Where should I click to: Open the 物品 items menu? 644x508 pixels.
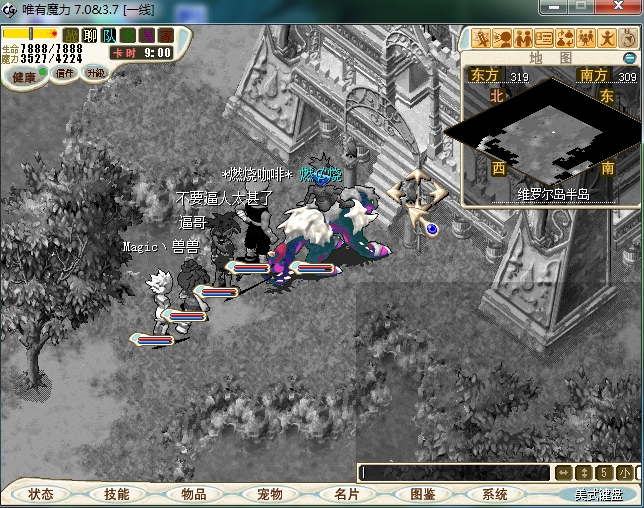click(x=193, y=494)
